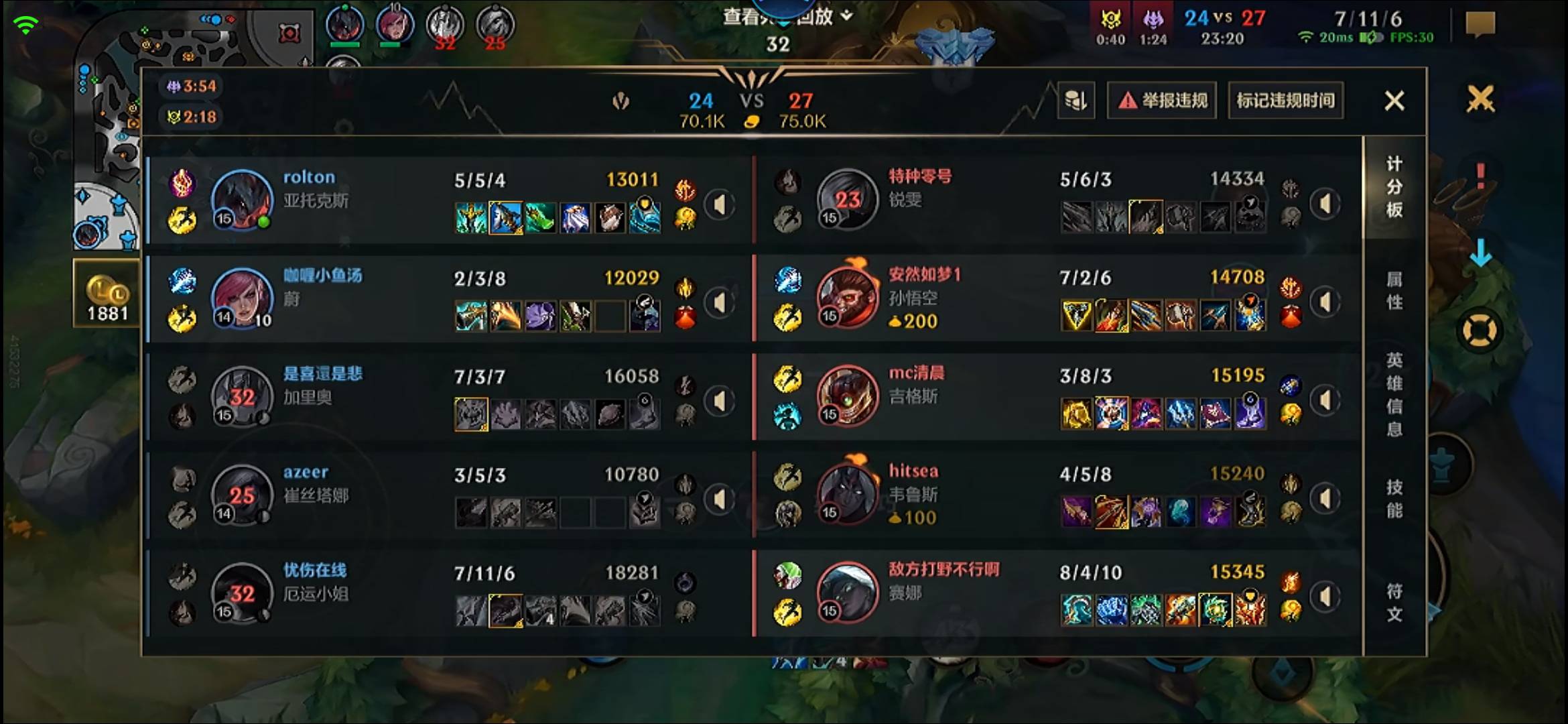Select the 技能 tab

pyautogui.click(x=1394, y=499)
